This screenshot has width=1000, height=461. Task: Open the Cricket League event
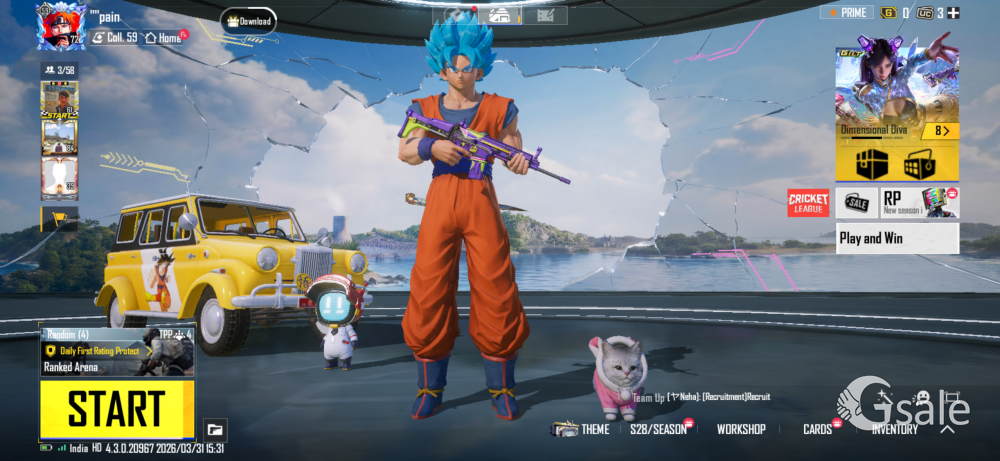[x=808, y=203]
